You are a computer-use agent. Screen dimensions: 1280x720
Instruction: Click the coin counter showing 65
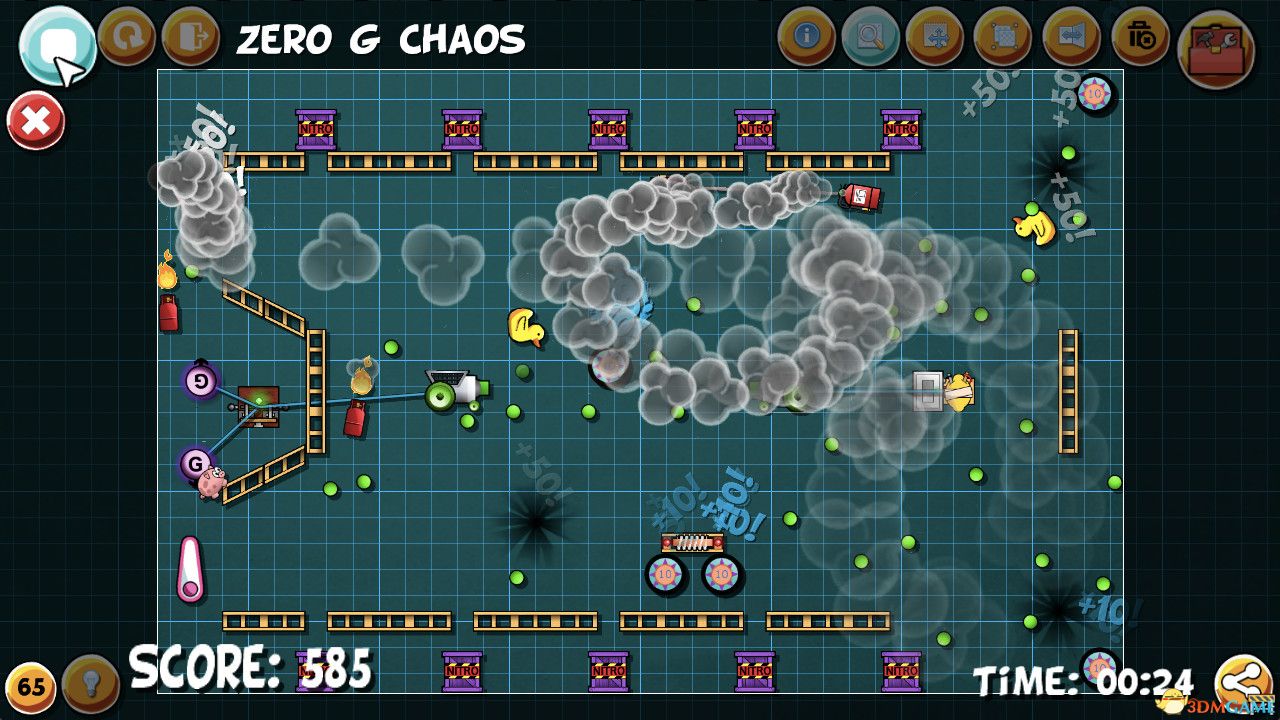click(x=30, y=684)
